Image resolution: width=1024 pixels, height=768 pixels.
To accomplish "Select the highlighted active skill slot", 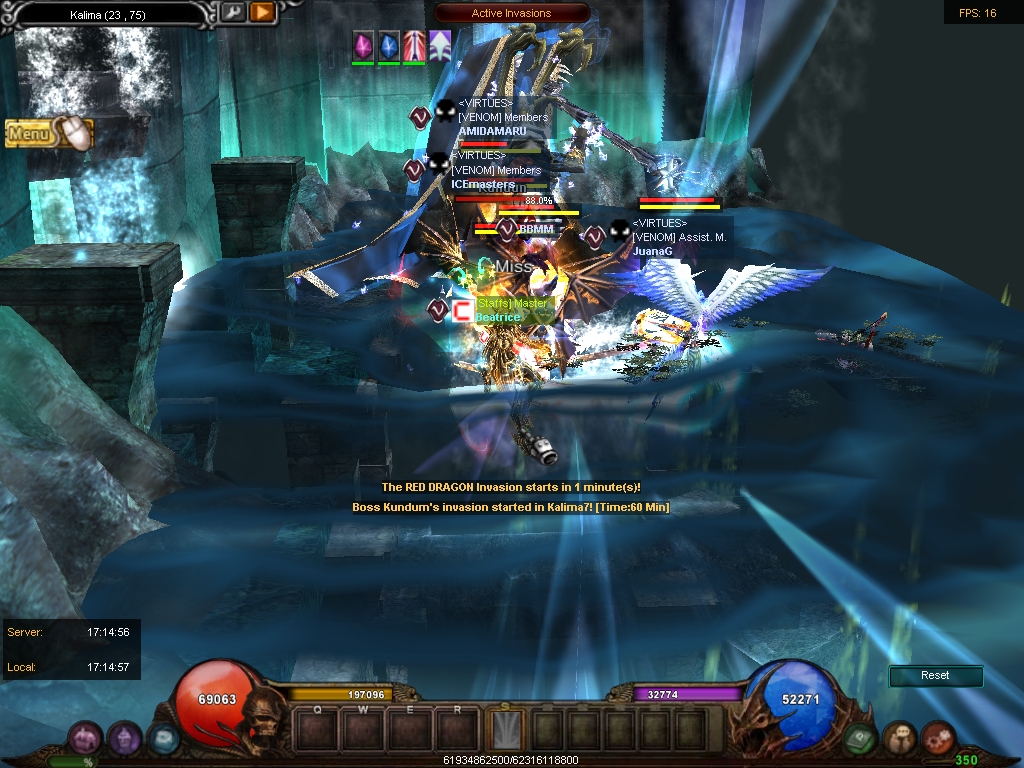I will point(507,729).
